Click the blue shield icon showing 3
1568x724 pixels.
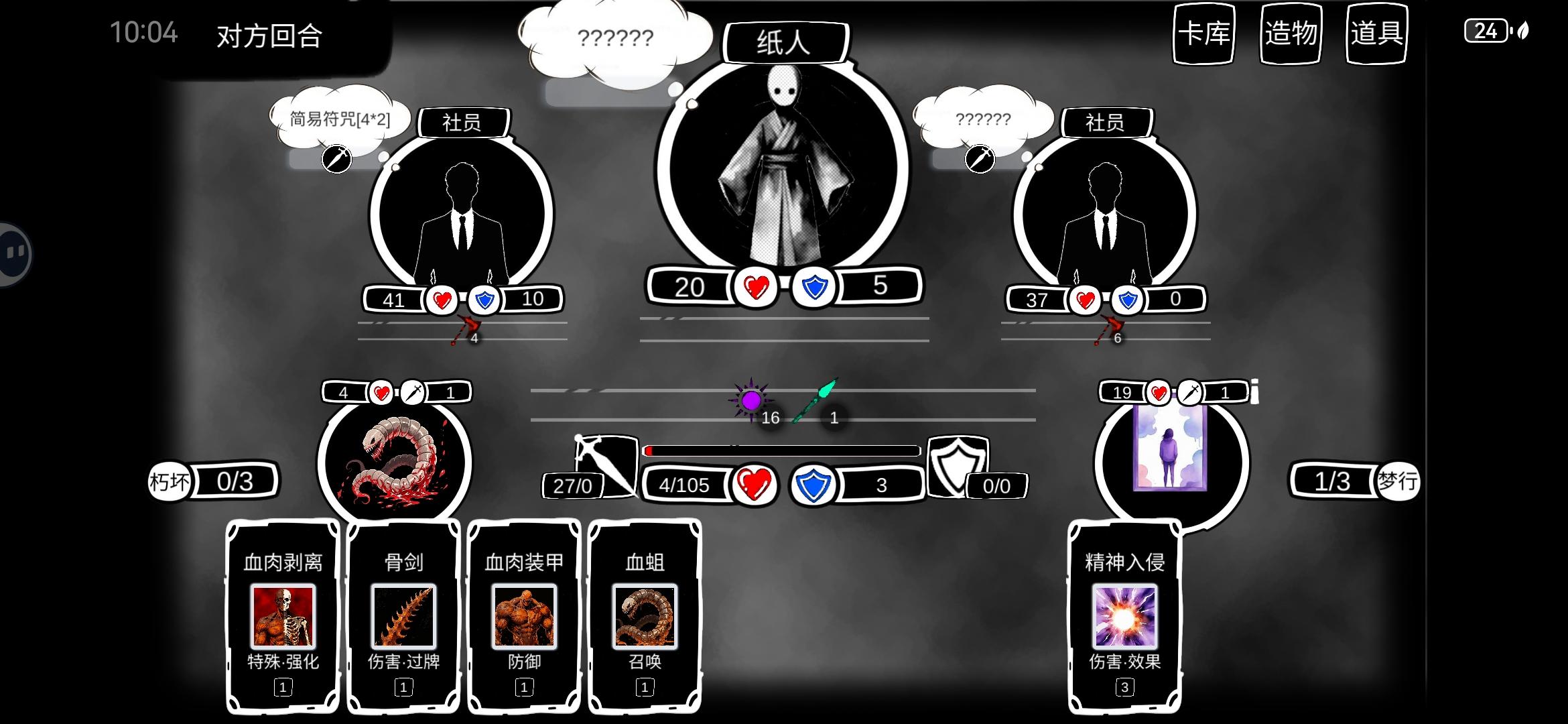[x=812, y=486]
